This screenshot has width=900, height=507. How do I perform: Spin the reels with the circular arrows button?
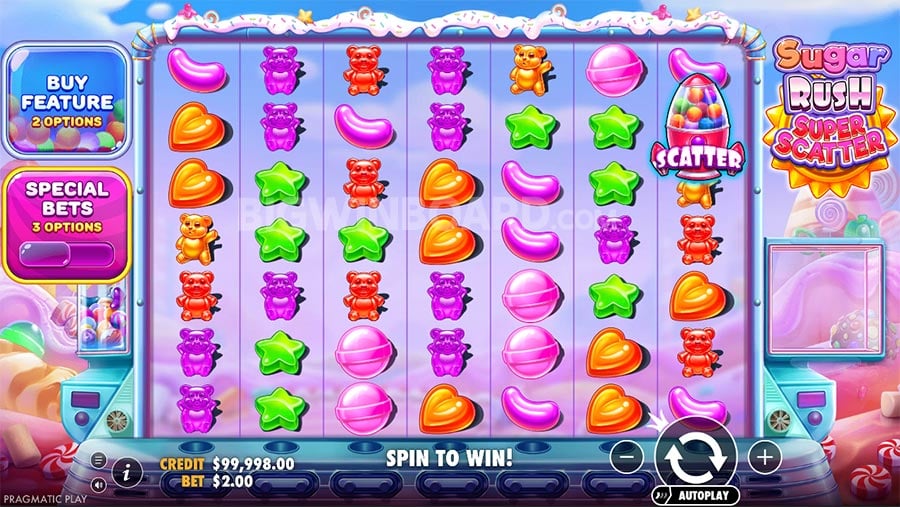[694, 456]
